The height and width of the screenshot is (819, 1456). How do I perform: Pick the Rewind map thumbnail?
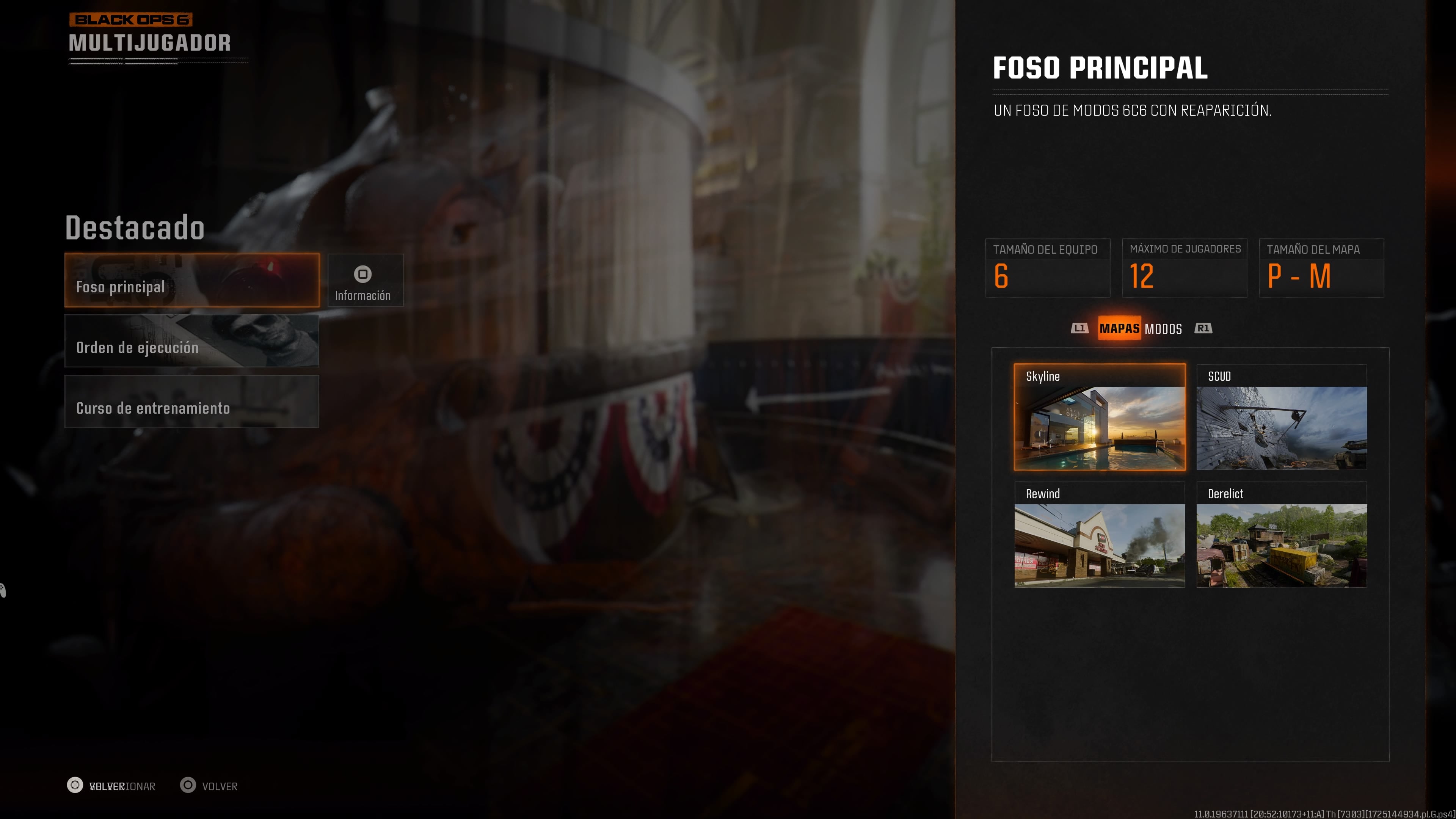(x=1099, y=535)
